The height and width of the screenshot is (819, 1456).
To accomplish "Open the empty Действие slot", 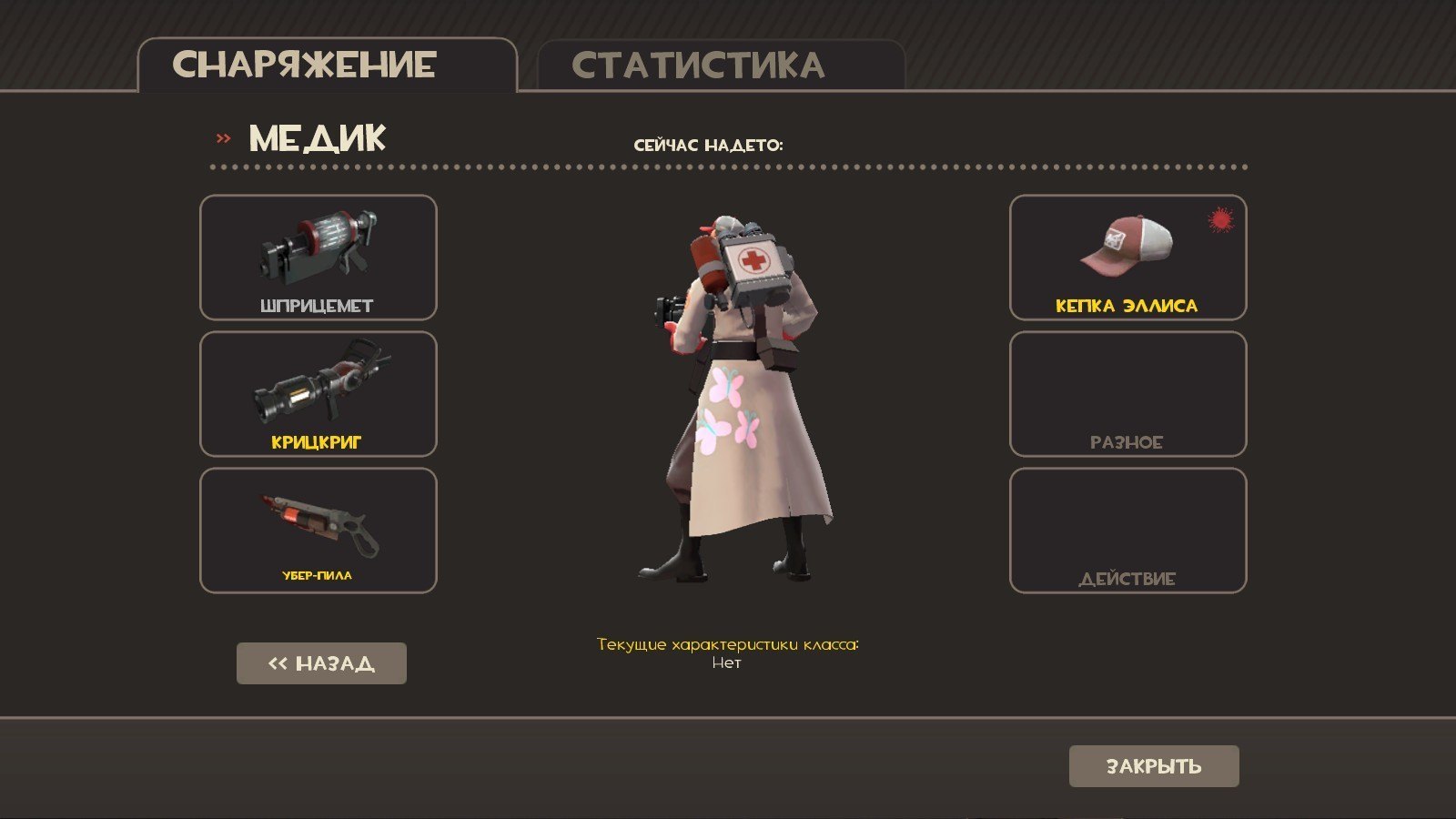I will coord(1127,531).
